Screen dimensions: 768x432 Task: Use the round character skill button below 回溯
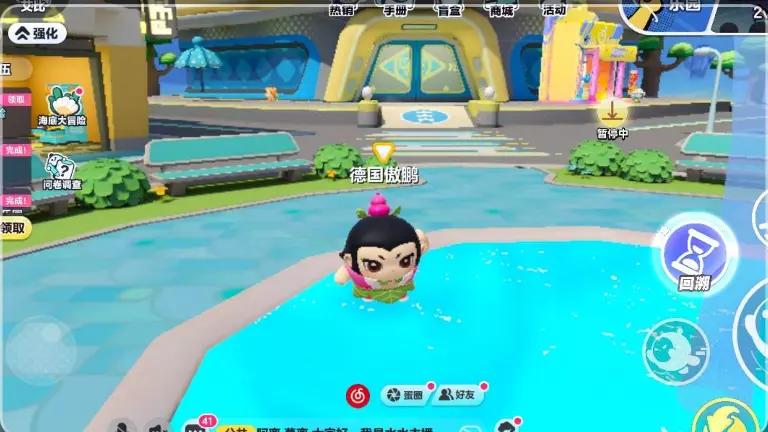(x=676, y=351)
